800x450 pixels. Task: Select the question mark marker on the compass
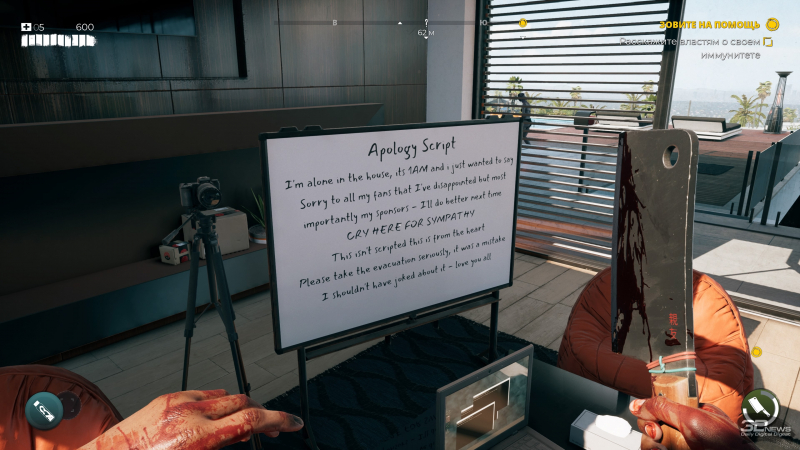point(426,22)
